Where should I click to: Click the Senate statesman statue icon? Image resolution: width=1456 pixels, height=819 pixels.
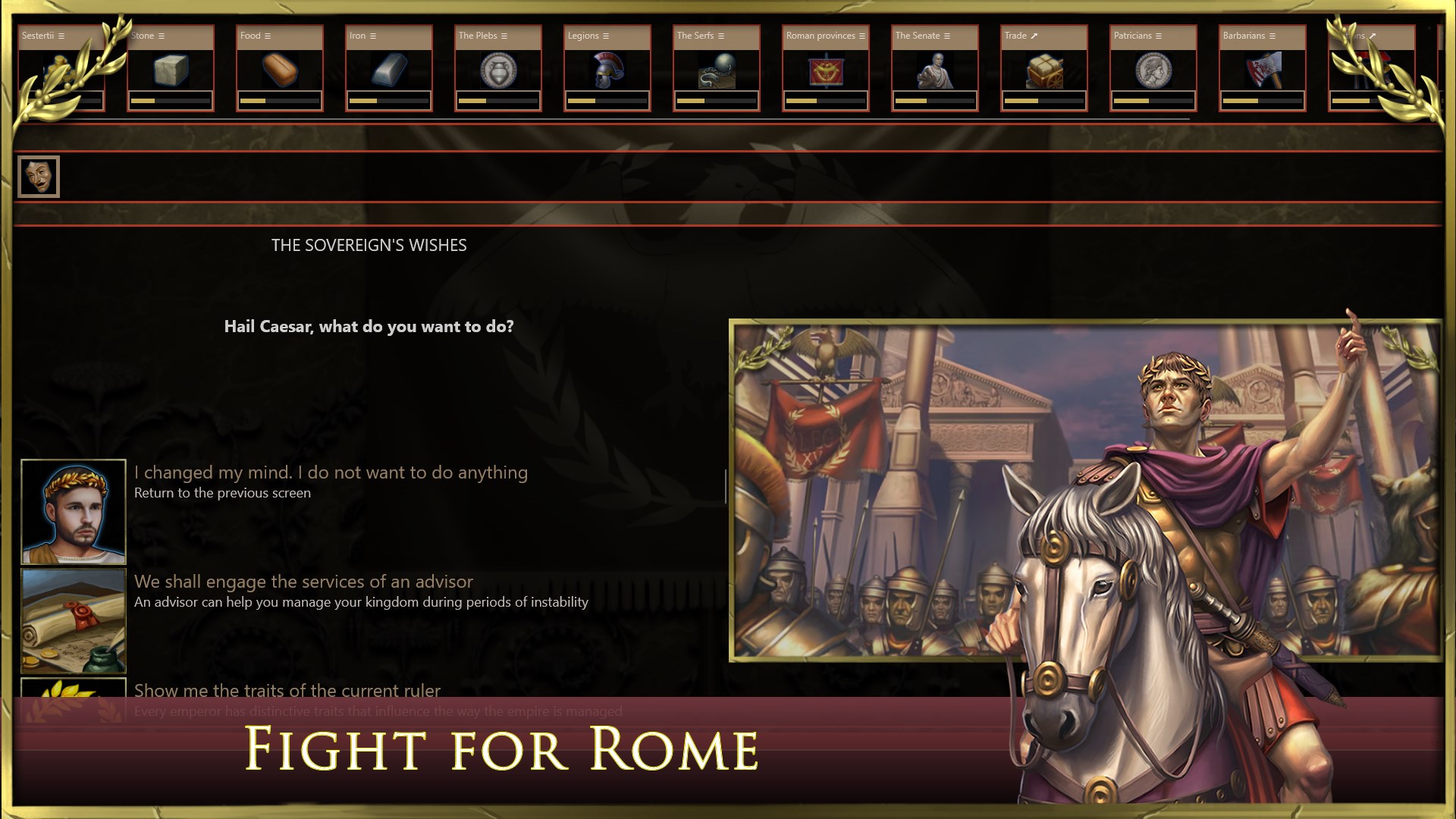tap(934, 70)
